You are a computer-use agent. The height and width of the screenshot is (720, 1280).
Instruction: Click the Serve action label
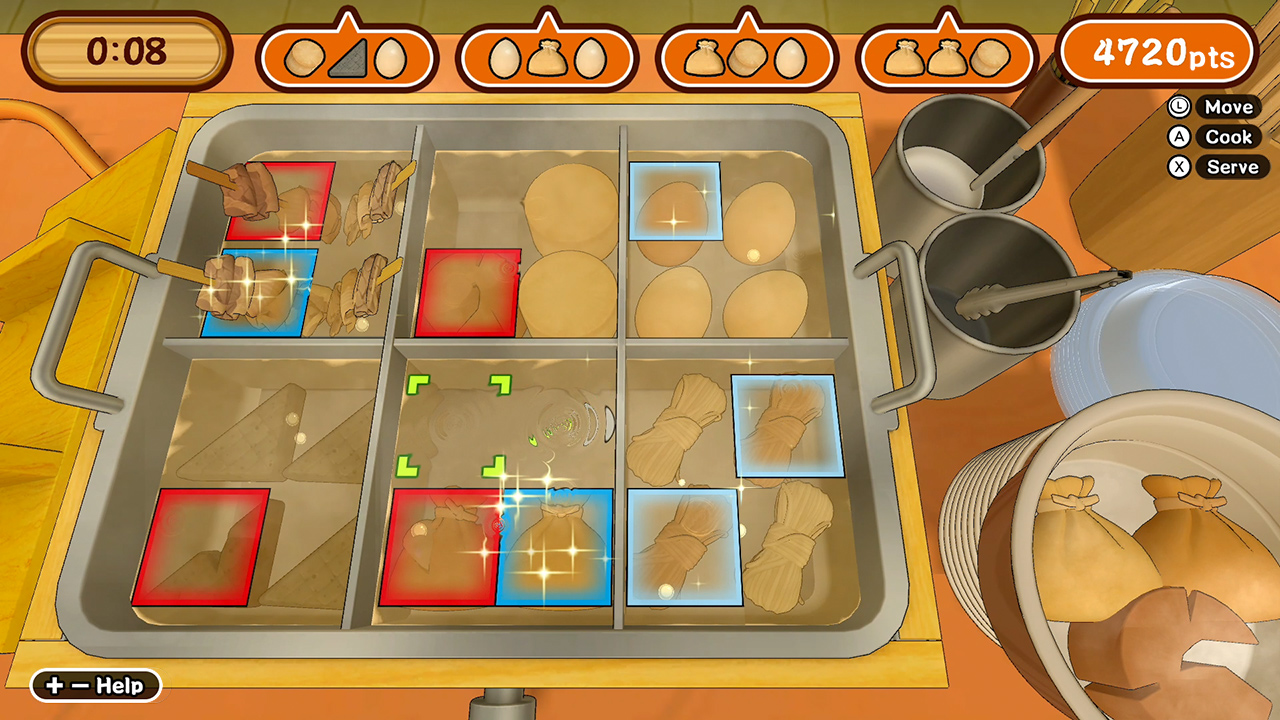1231,167
